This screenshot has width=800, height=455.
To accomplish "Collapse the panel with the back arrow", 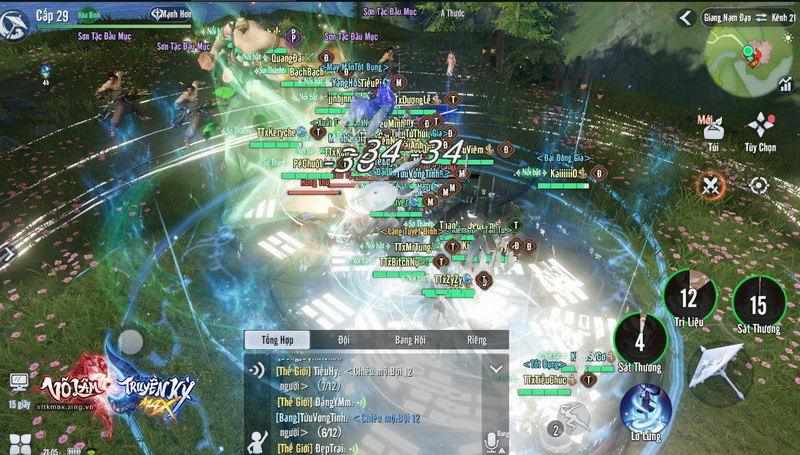I will (x=686, y=18).
